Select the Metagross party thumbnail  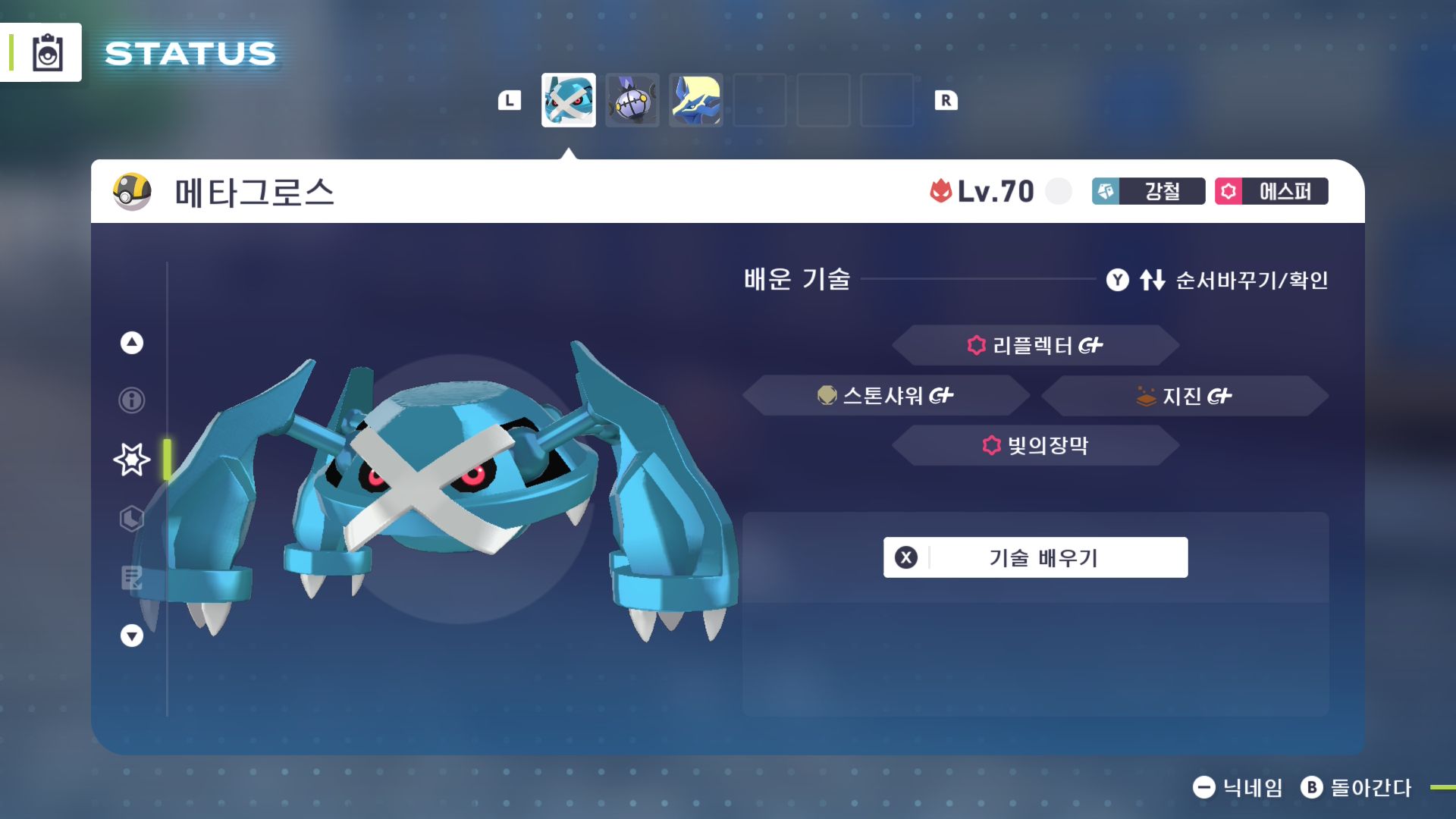[x=569, y=101]
